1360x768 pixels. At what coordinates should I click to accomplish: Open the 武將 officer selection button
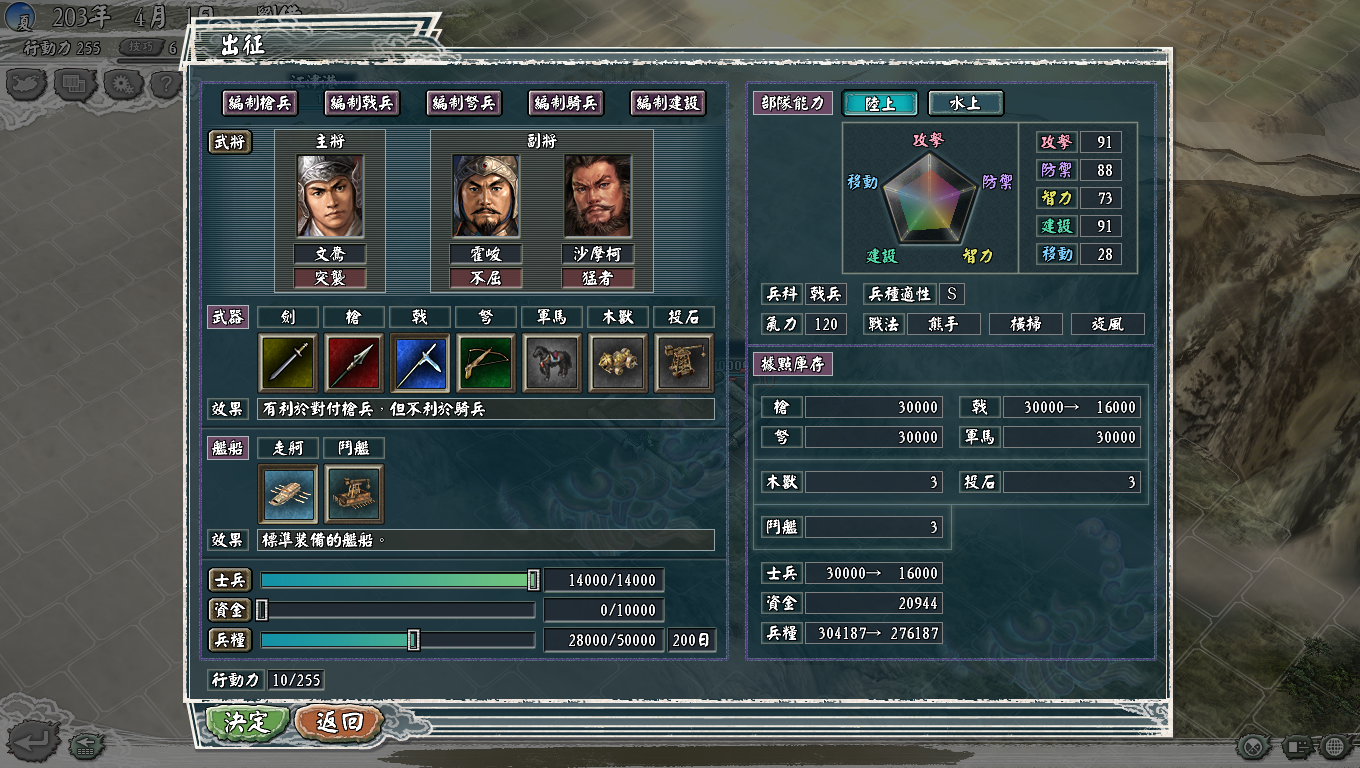coord(229,142)
